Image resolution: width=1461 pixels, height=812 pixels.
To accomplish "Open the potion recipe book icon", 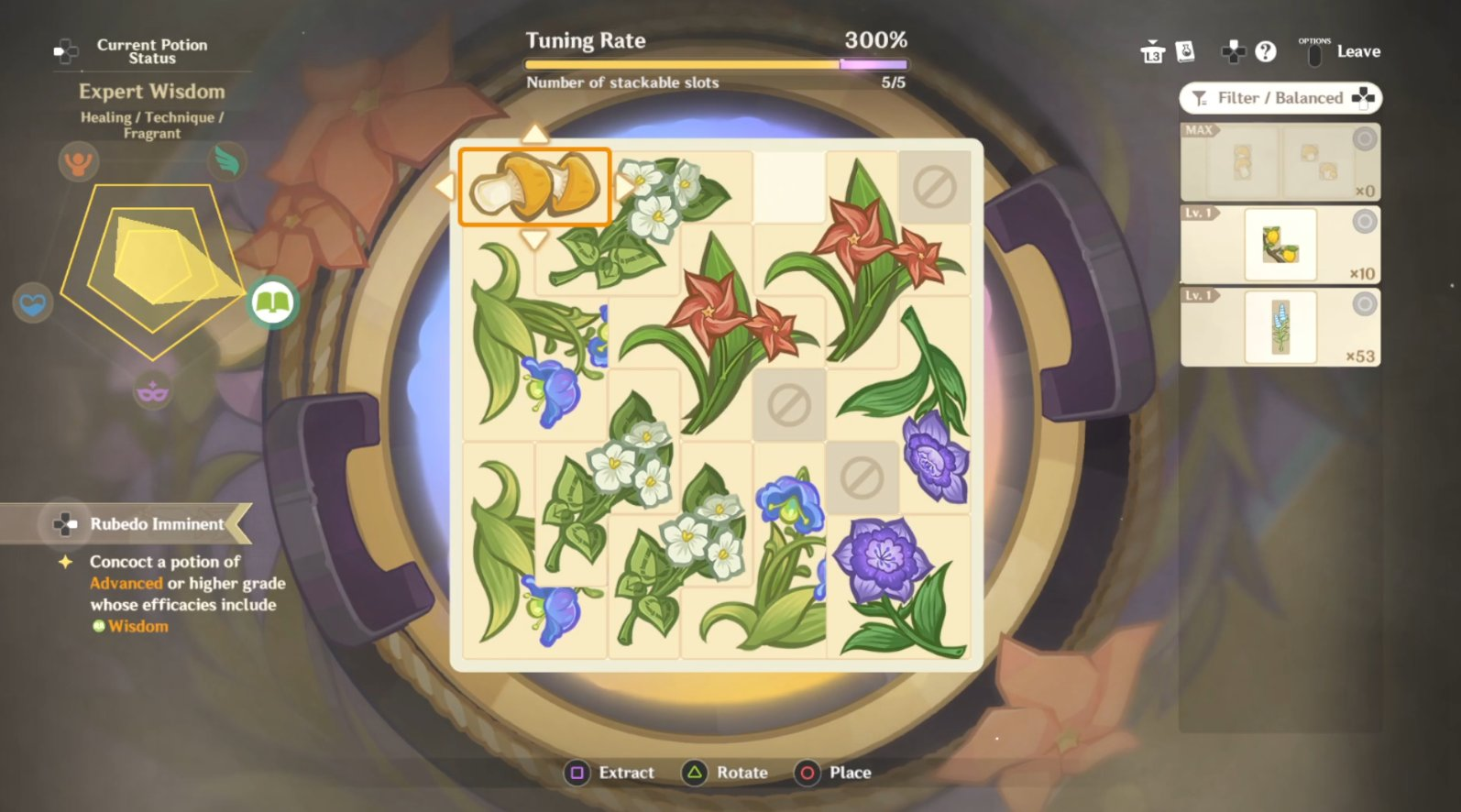I will pyautogui.click(x=1185, y=52).
